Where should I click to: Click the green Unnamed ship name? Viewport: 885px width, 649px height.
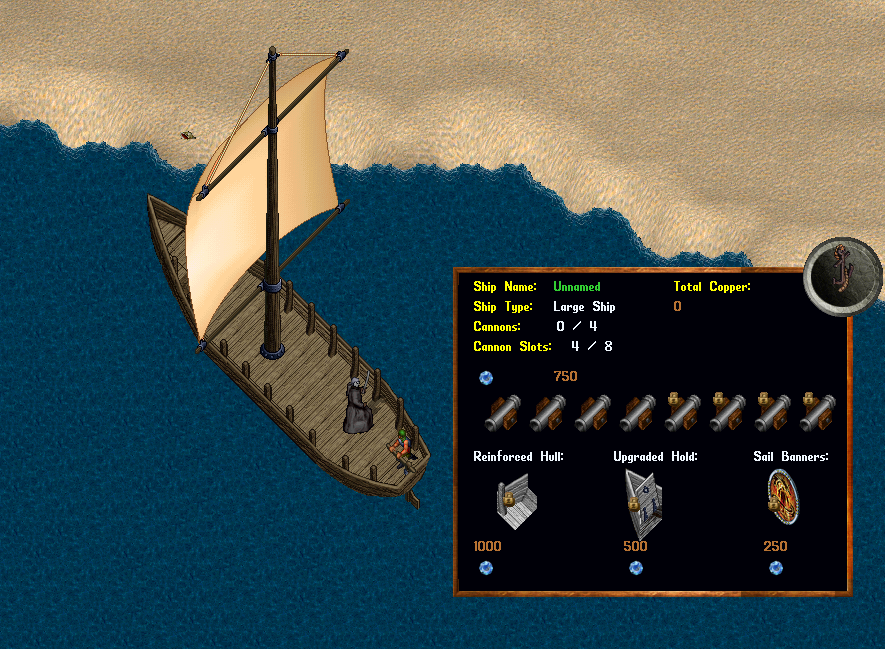point(576,287)
